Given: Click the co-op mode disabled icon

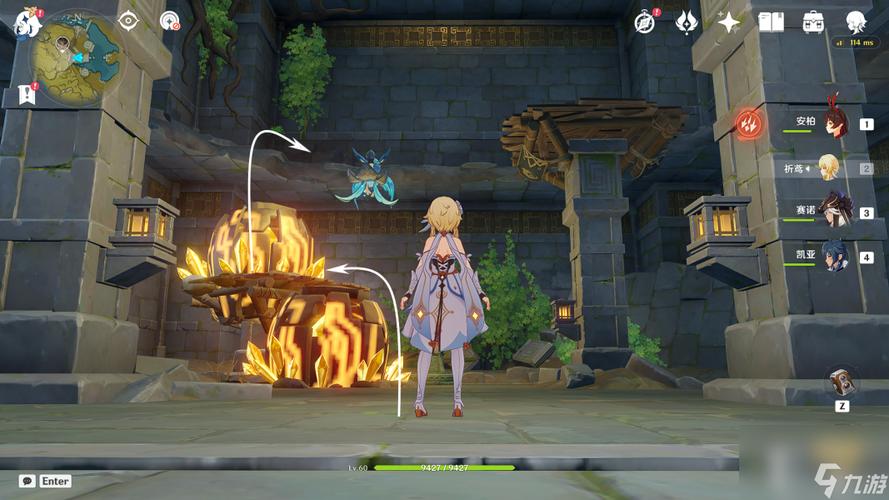Looking at the screenshot, I should pyautogui.click(x=170, y=20).
